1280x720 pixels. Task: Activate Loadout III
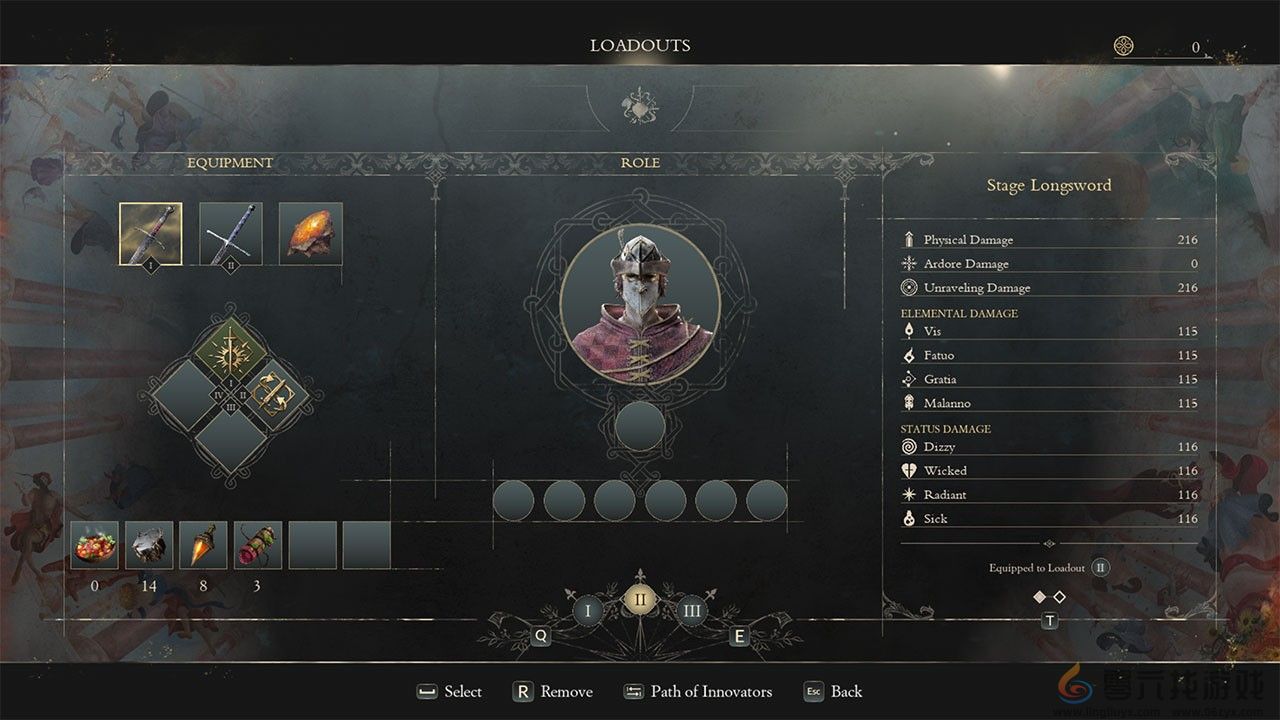[x=692, y=607]
